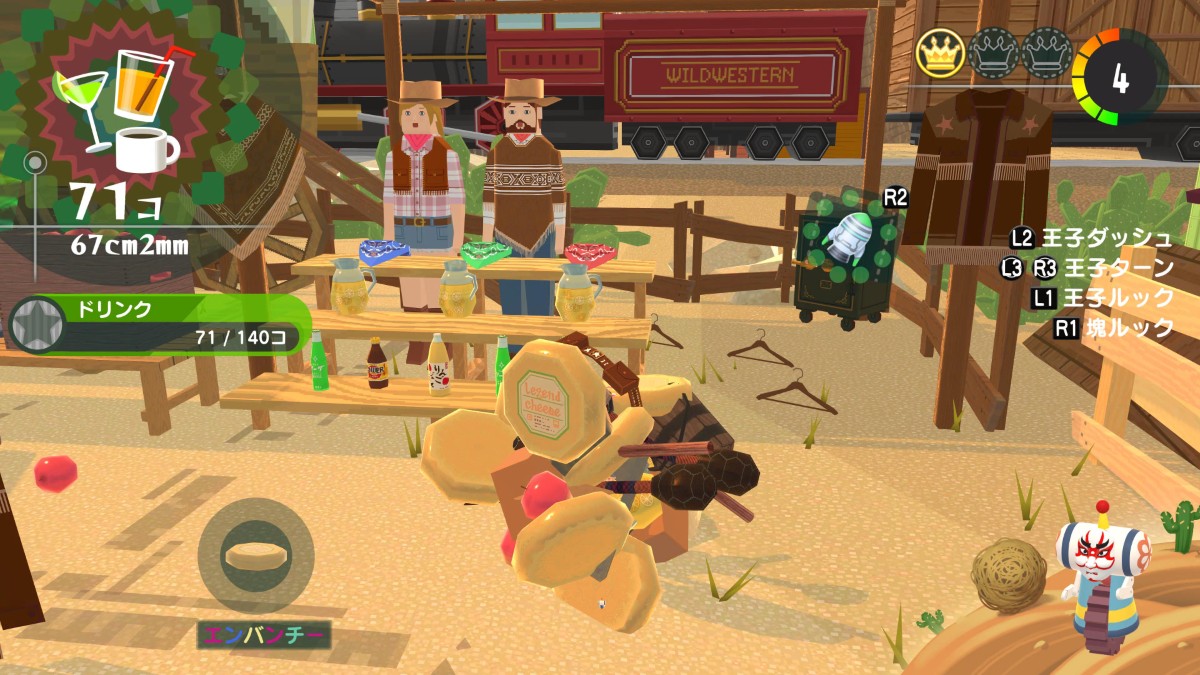Select the ドリンク objective tracker
Screen dimensions: 1200x675
[160, 325]
